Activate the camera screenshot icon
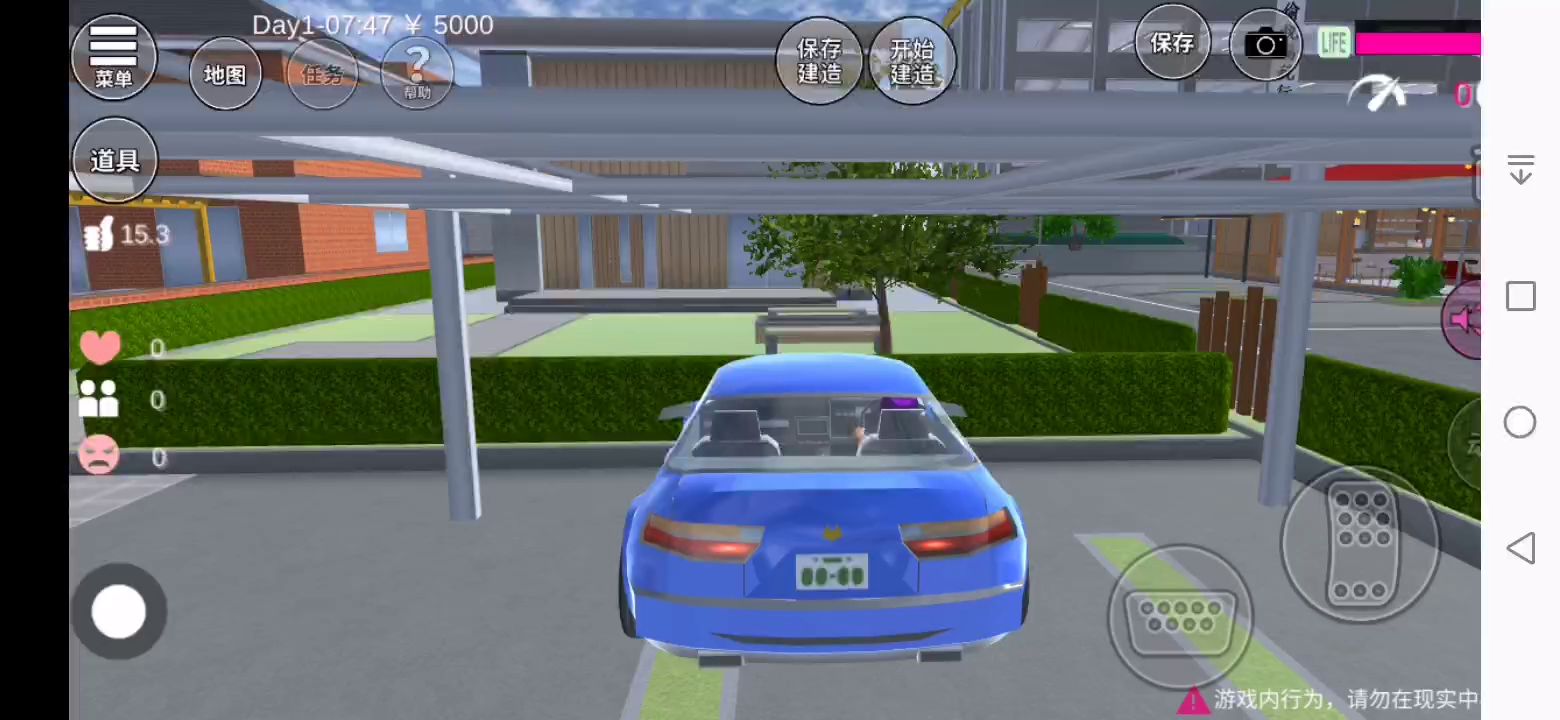Image resolution: width=1560 pixels, height=720 pixels. pyautogui.click(x=1265, y=45)
